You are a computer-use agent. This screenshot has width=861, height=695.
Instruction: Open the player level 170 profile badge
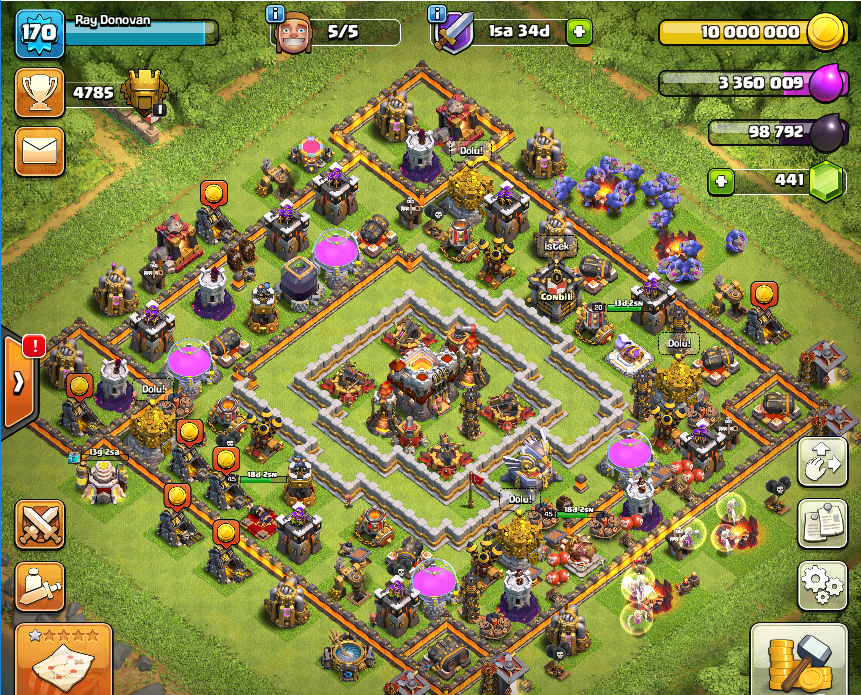click(x=38, y=33)
